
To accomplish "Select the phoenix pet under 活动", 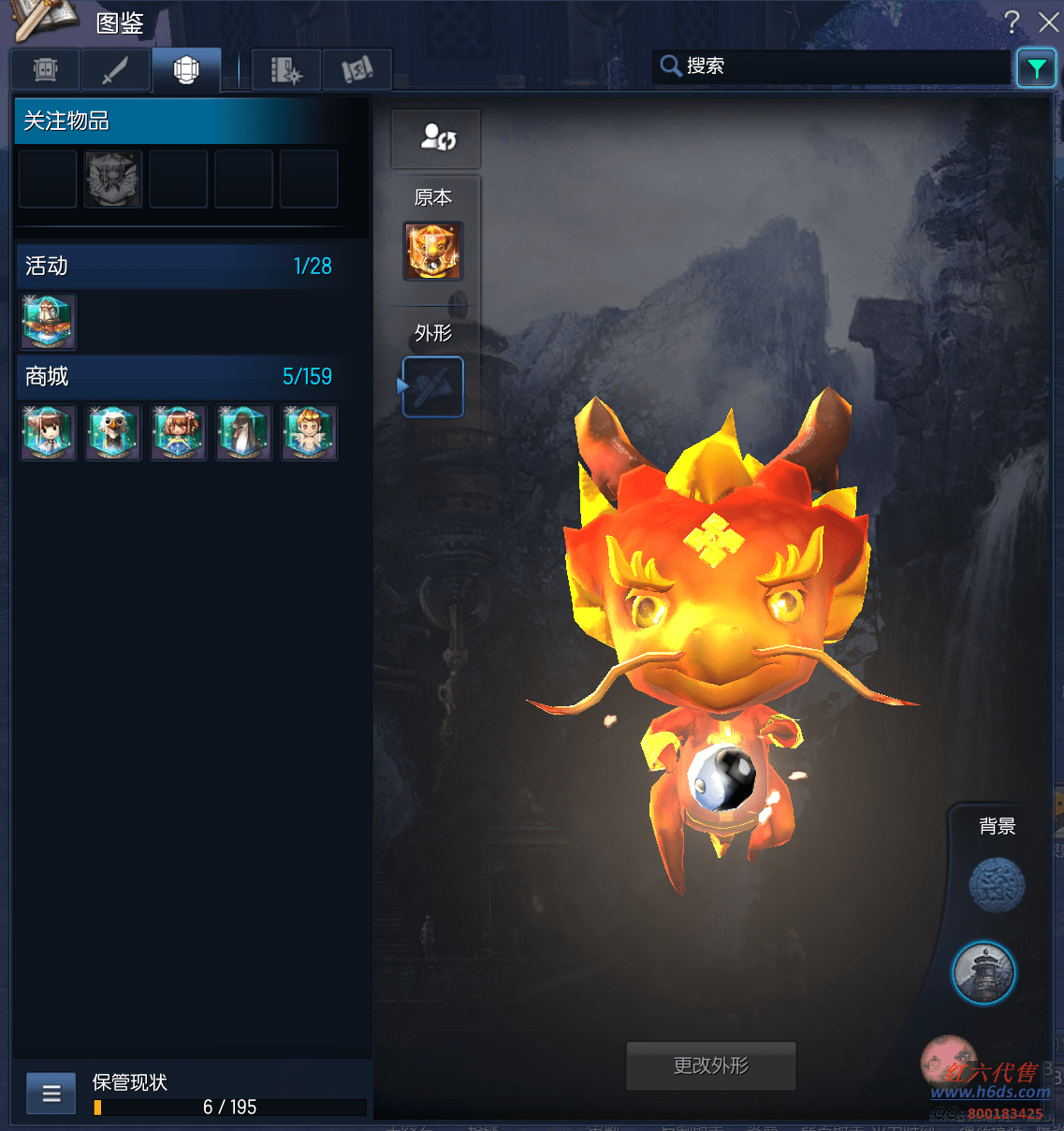I will [48, 321].
